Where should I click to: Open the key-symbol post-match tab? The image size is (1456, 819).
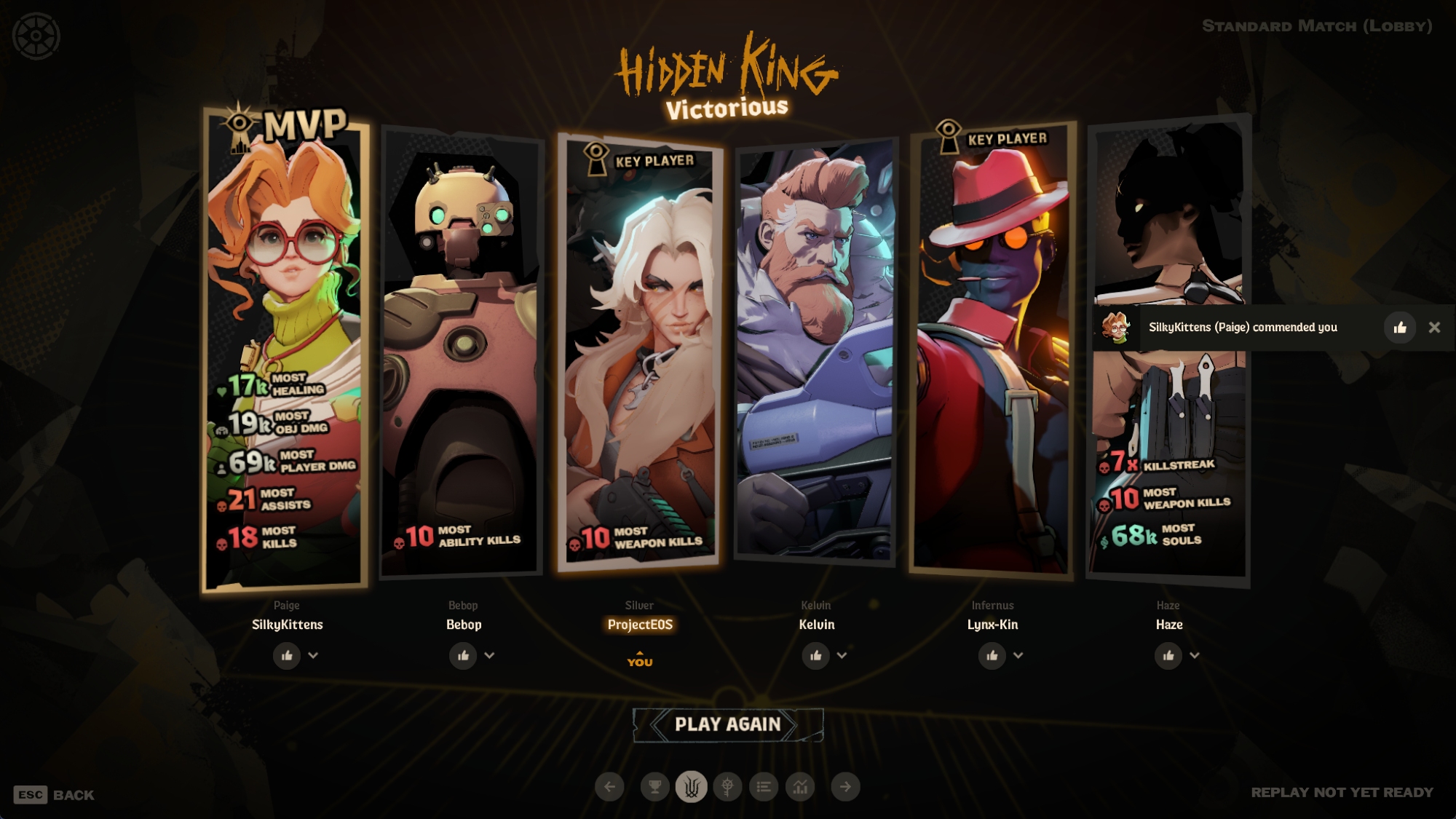[727, 786]
